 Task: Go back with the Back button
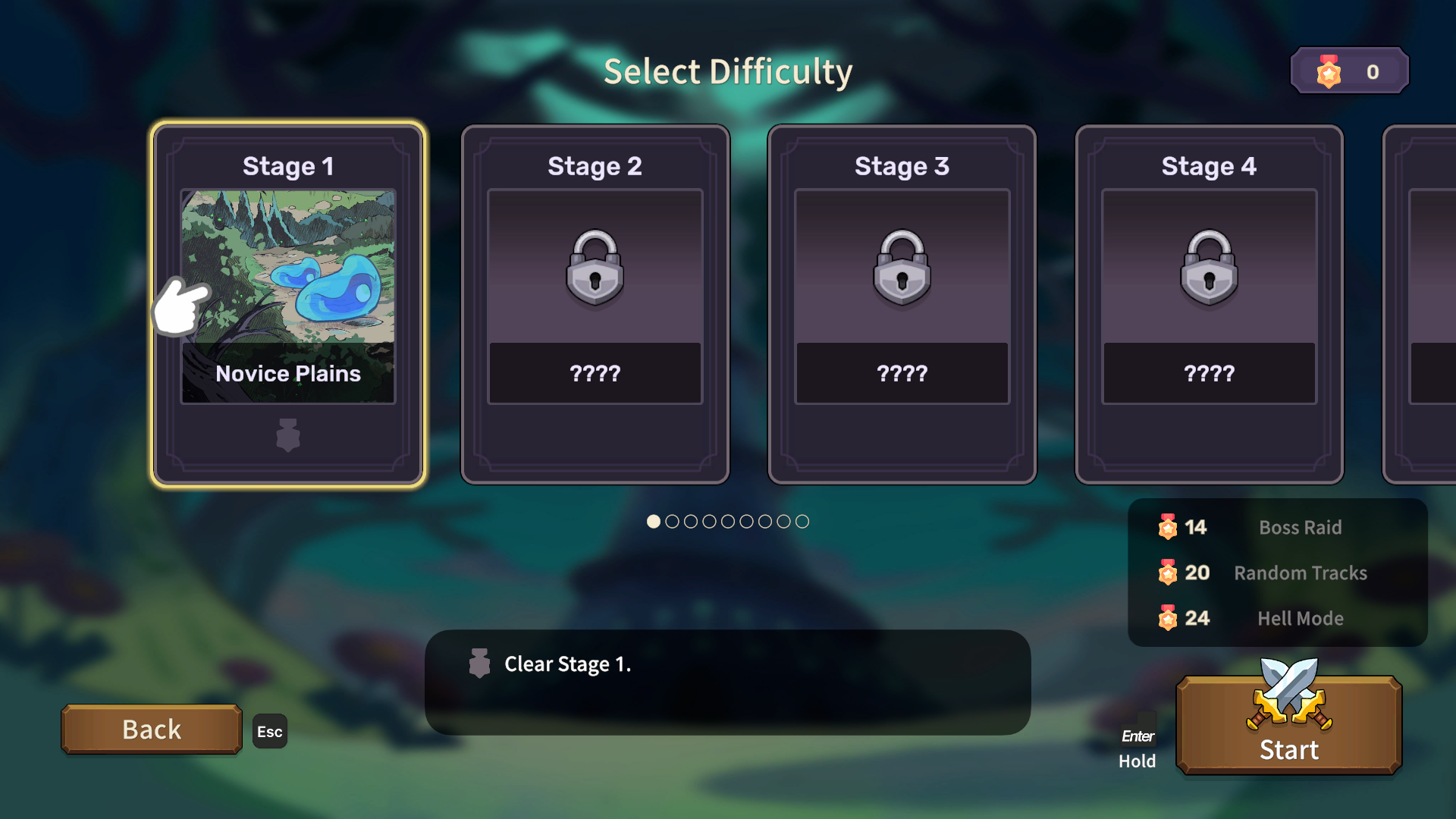coord(152,730)
